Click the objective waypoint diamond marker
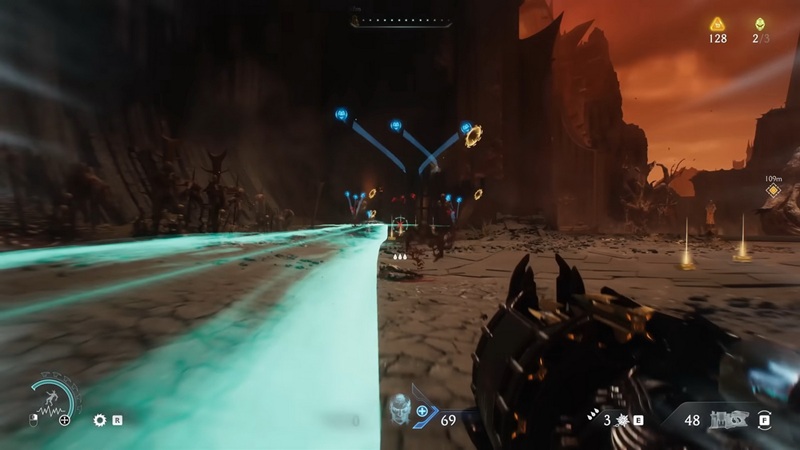Screen dimensions: 800x450 click(x=772, y=189)
